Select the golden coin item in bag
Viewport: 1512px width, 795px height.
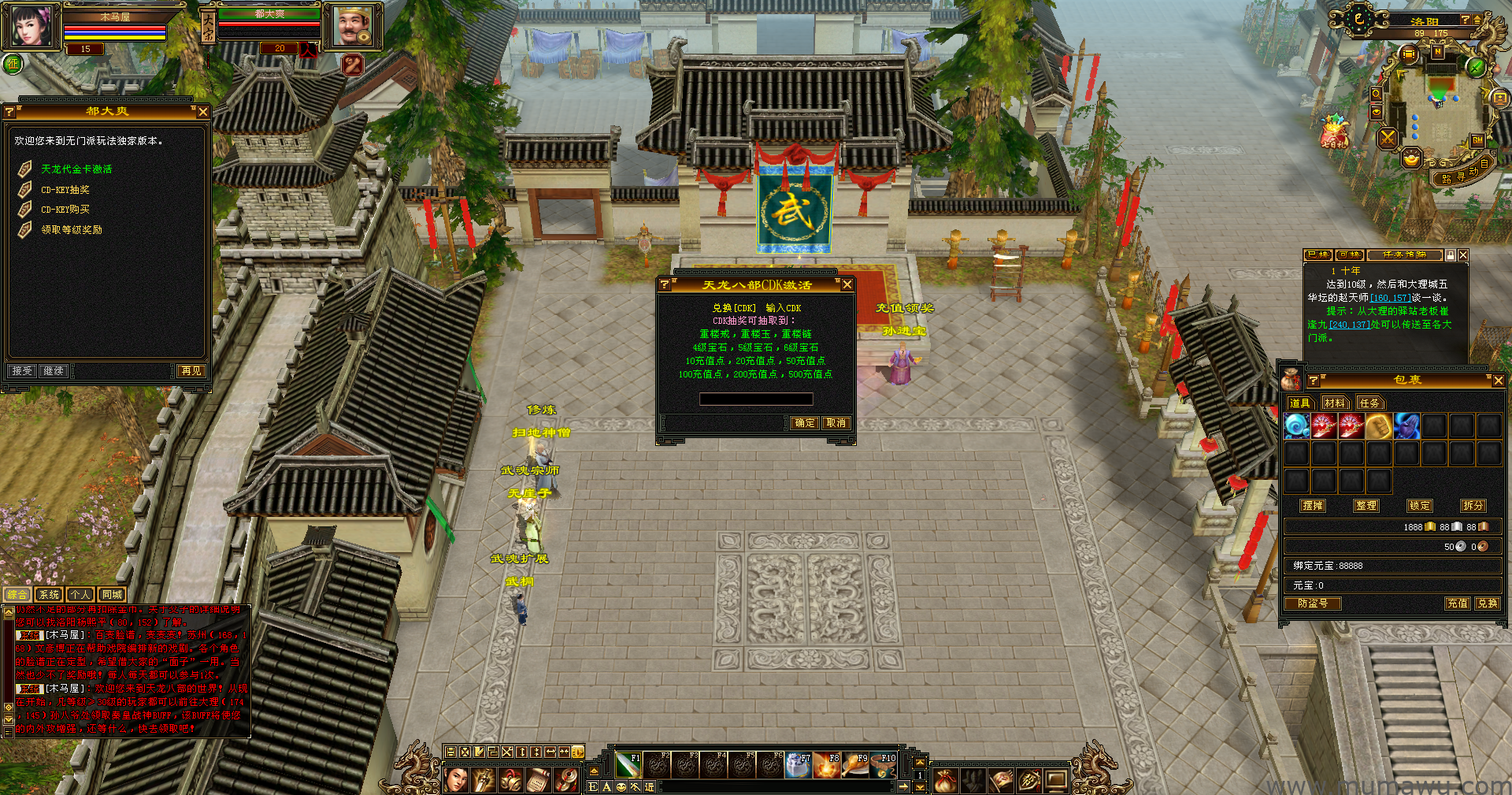coord(1378,426)
